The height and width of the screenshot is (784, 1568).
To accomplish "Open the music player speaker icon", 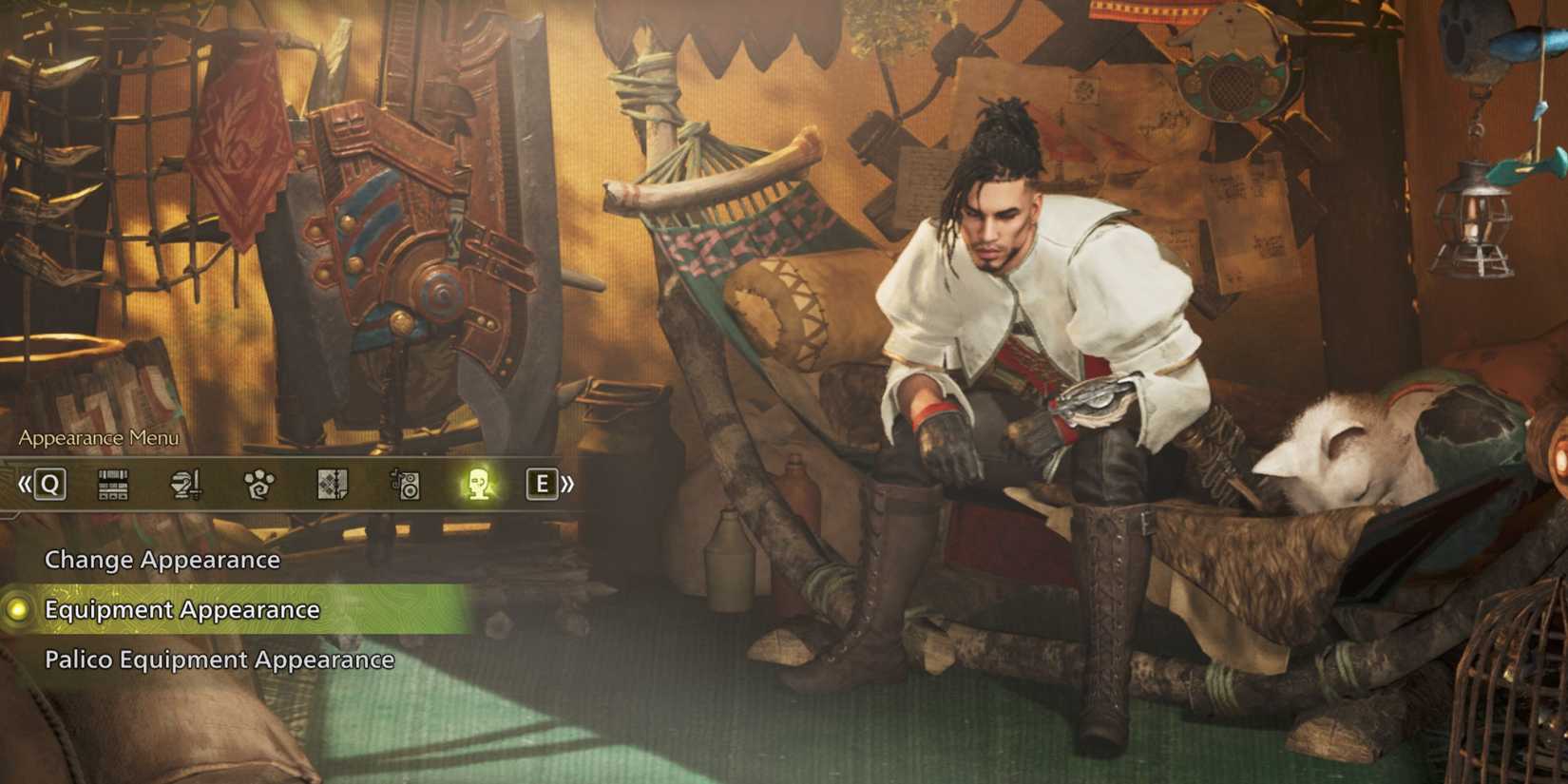I will point(403,486).
